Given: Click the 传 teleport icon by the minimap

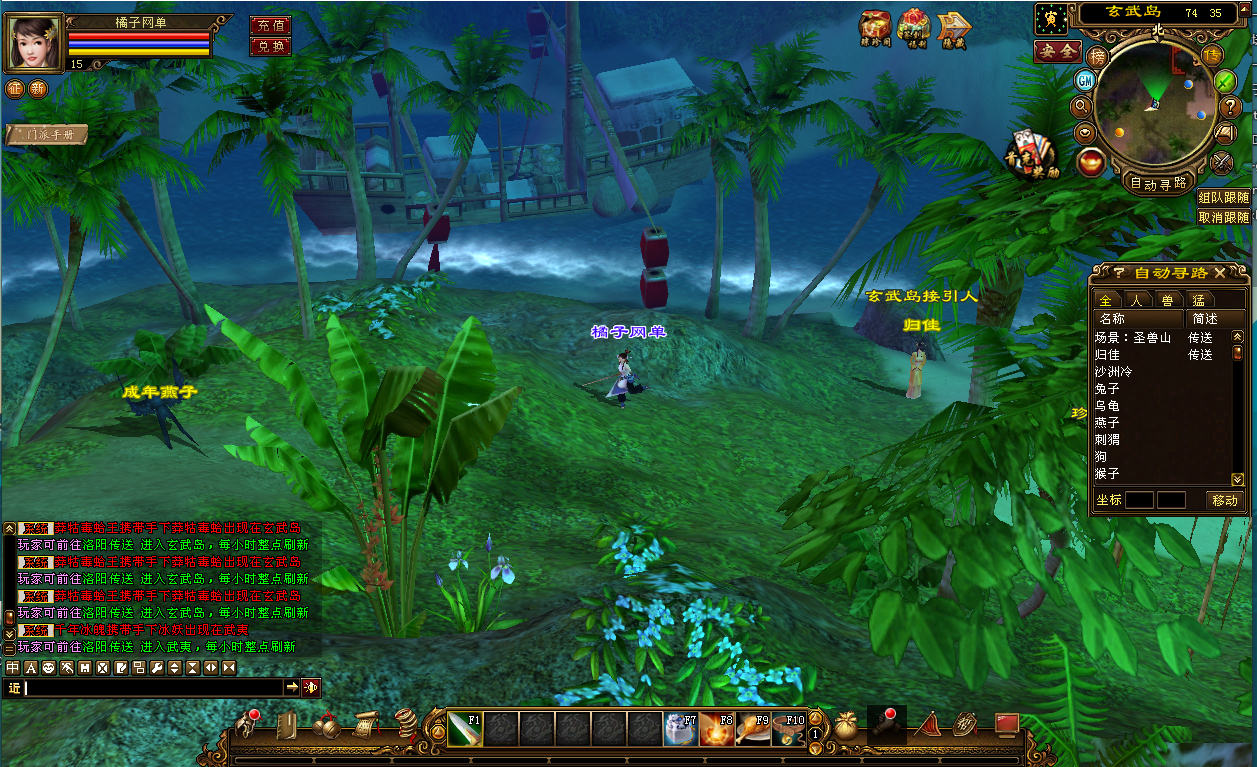Looking at the screenshot, I should pyautogui.click(x=1213, y=56).
